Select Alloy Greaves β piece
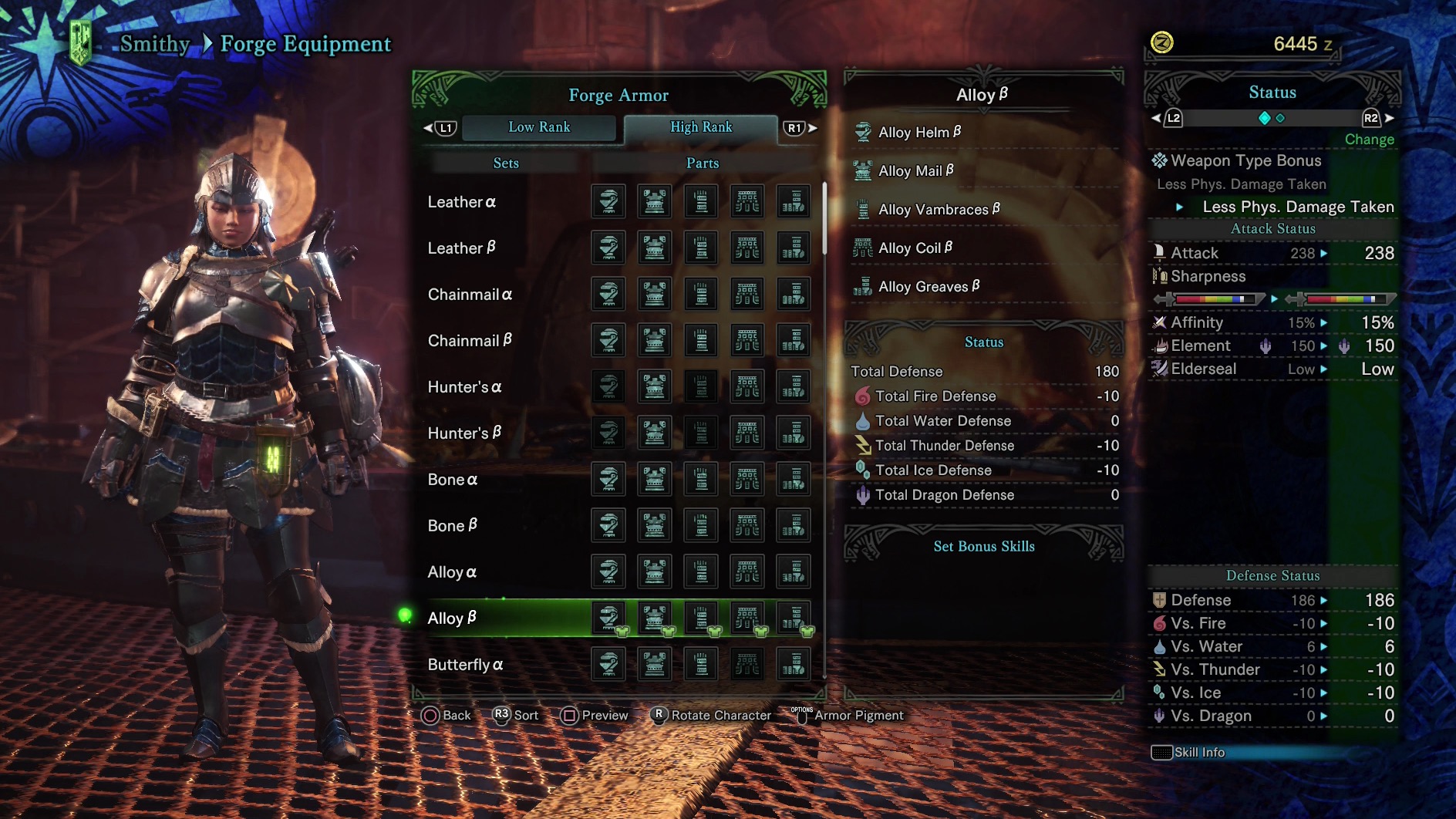Screen dimensions: 1456x819 pyautogui.click(x=929, y=287)
